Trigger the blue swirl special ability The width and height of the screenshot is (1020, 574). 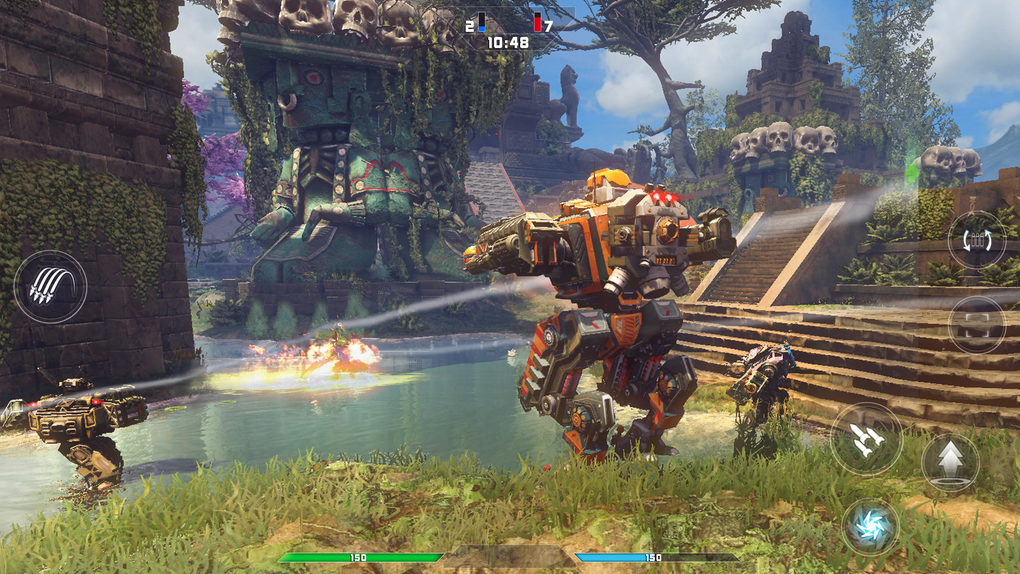(x=869, y=526)
